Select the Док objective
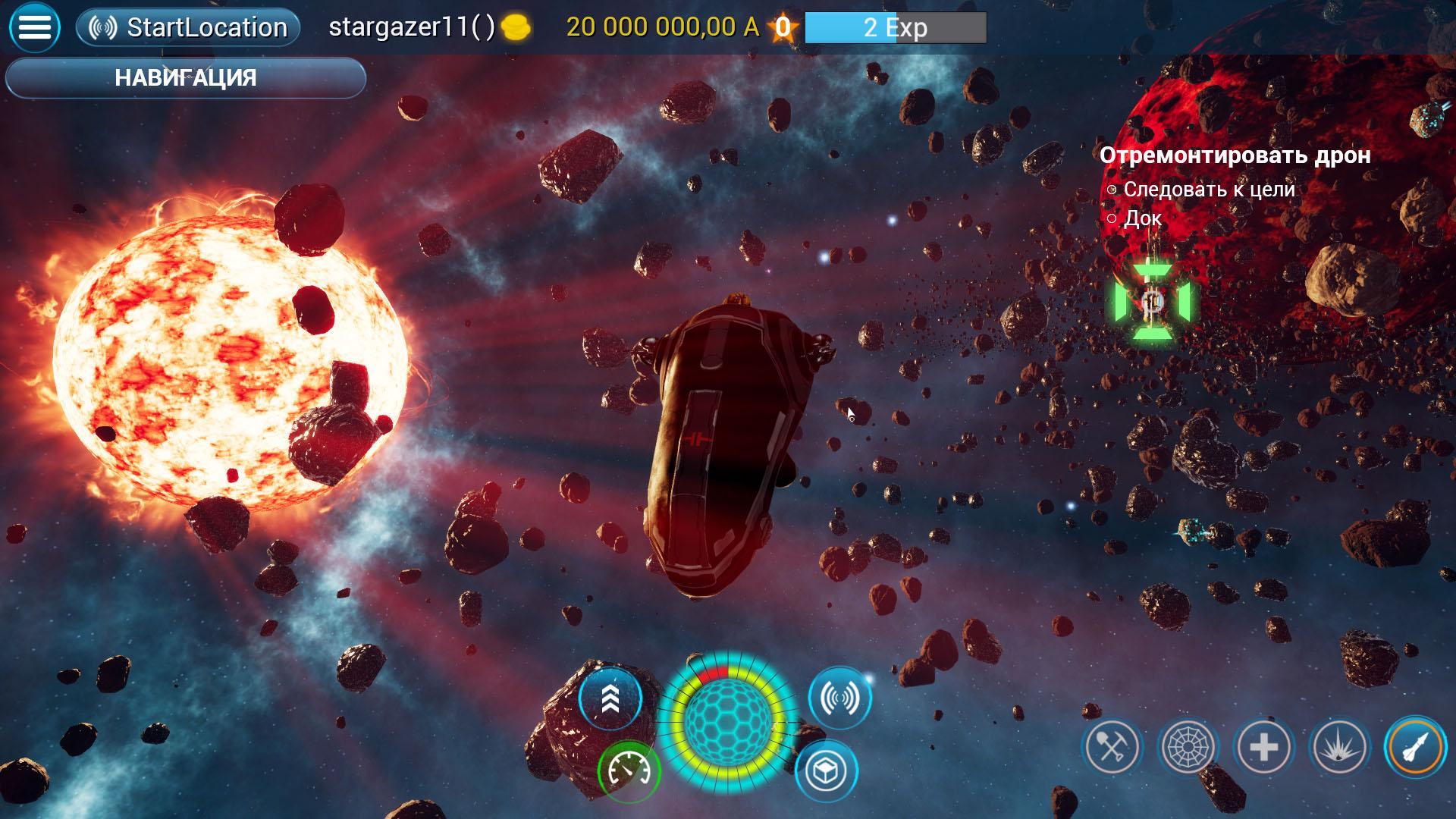 pos(1142,218)
